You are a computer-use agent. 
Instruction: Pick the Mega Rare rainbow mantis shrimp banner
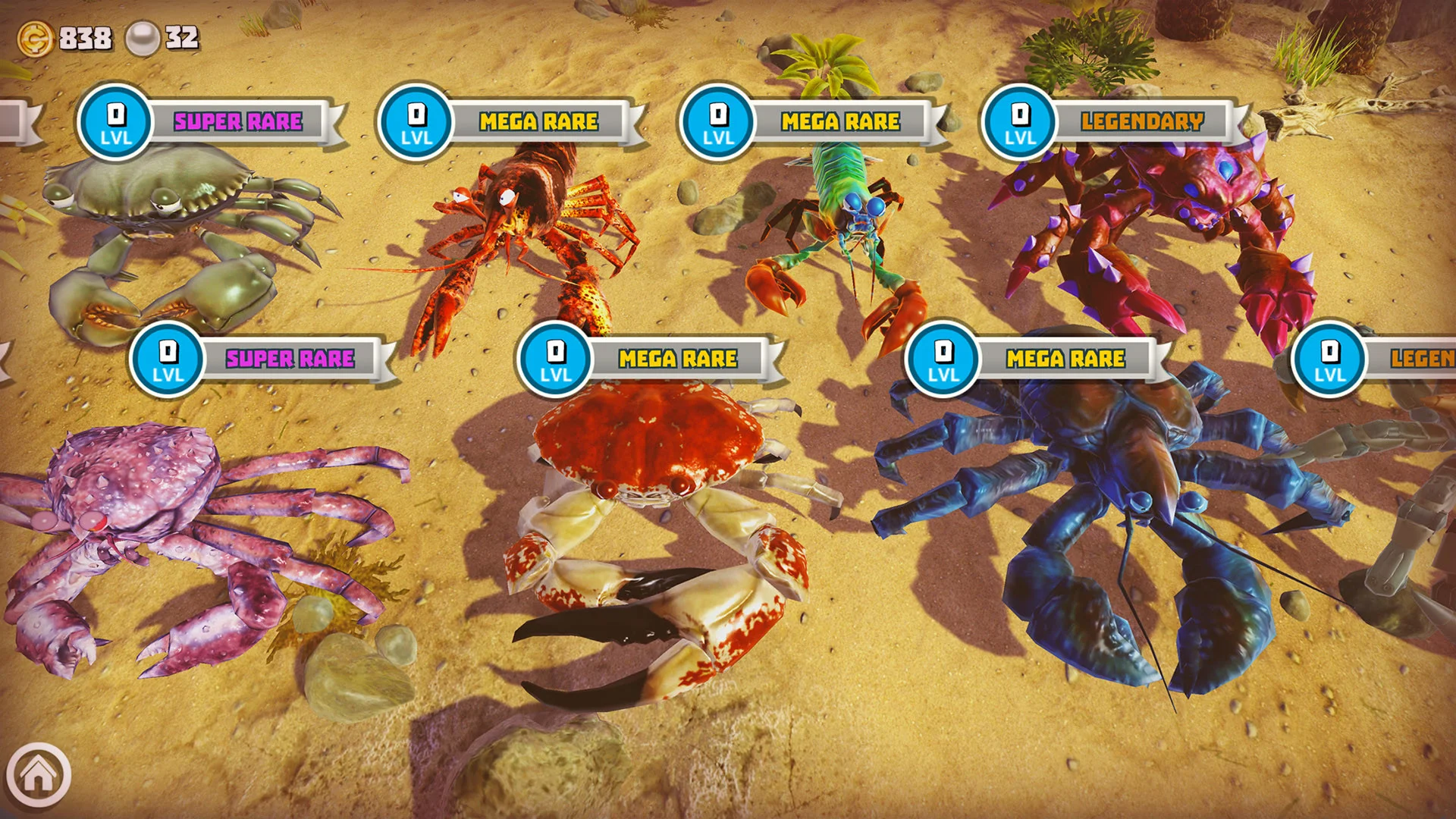click(840, 121)
